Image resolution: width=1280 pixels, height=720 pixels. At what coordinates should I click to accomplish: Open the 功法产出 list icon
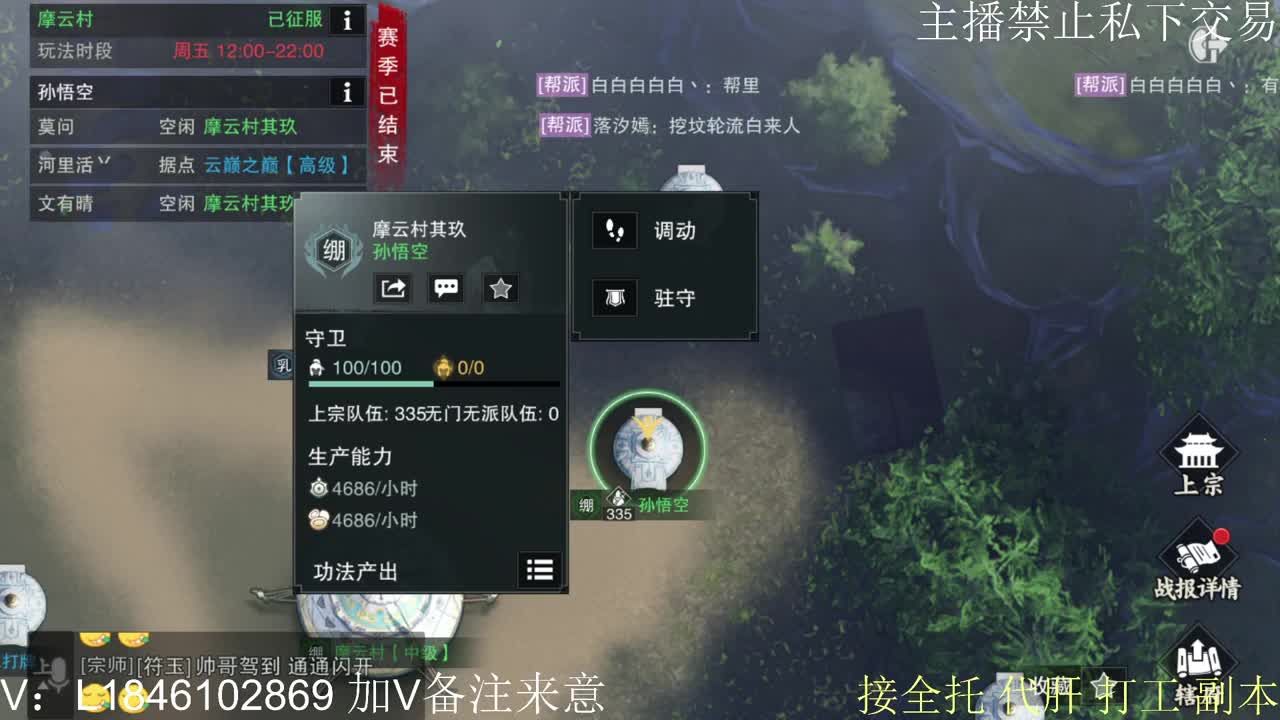(539, 570)
